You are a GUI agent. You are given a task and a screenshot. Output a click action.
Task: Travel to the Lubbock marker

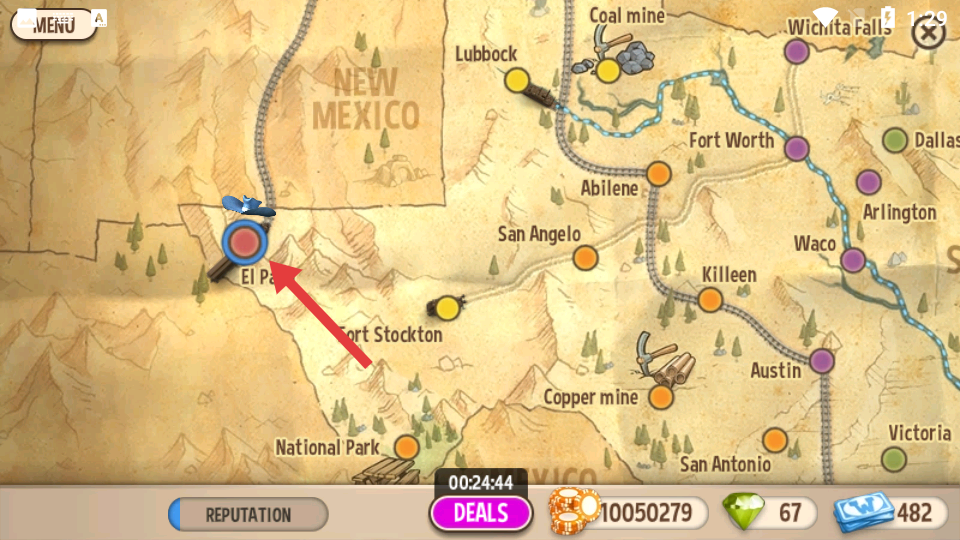tap(516, 79)
